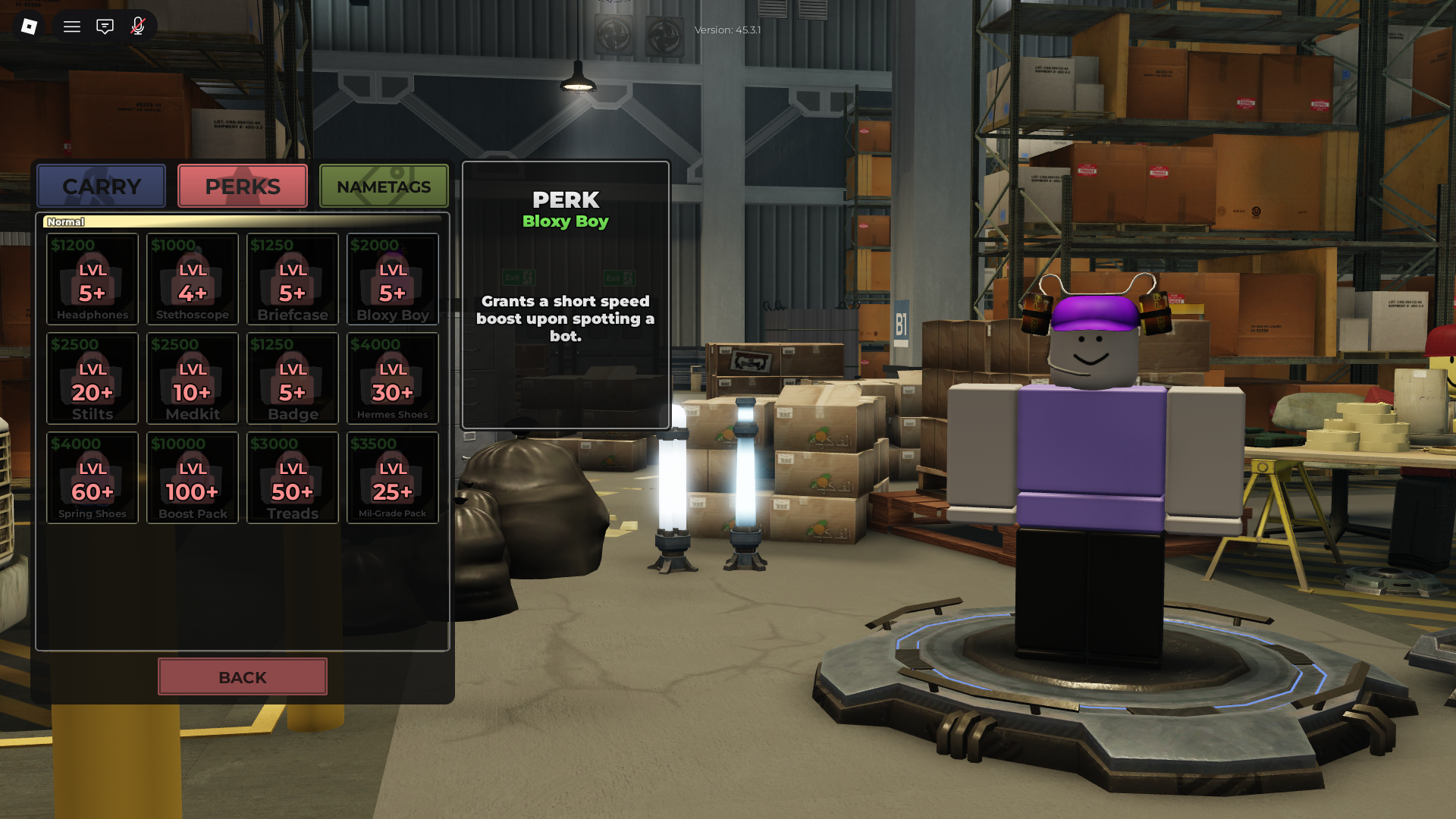Select the Stethoscope perk
1456x819 pixels.
(x=192, y=279)
